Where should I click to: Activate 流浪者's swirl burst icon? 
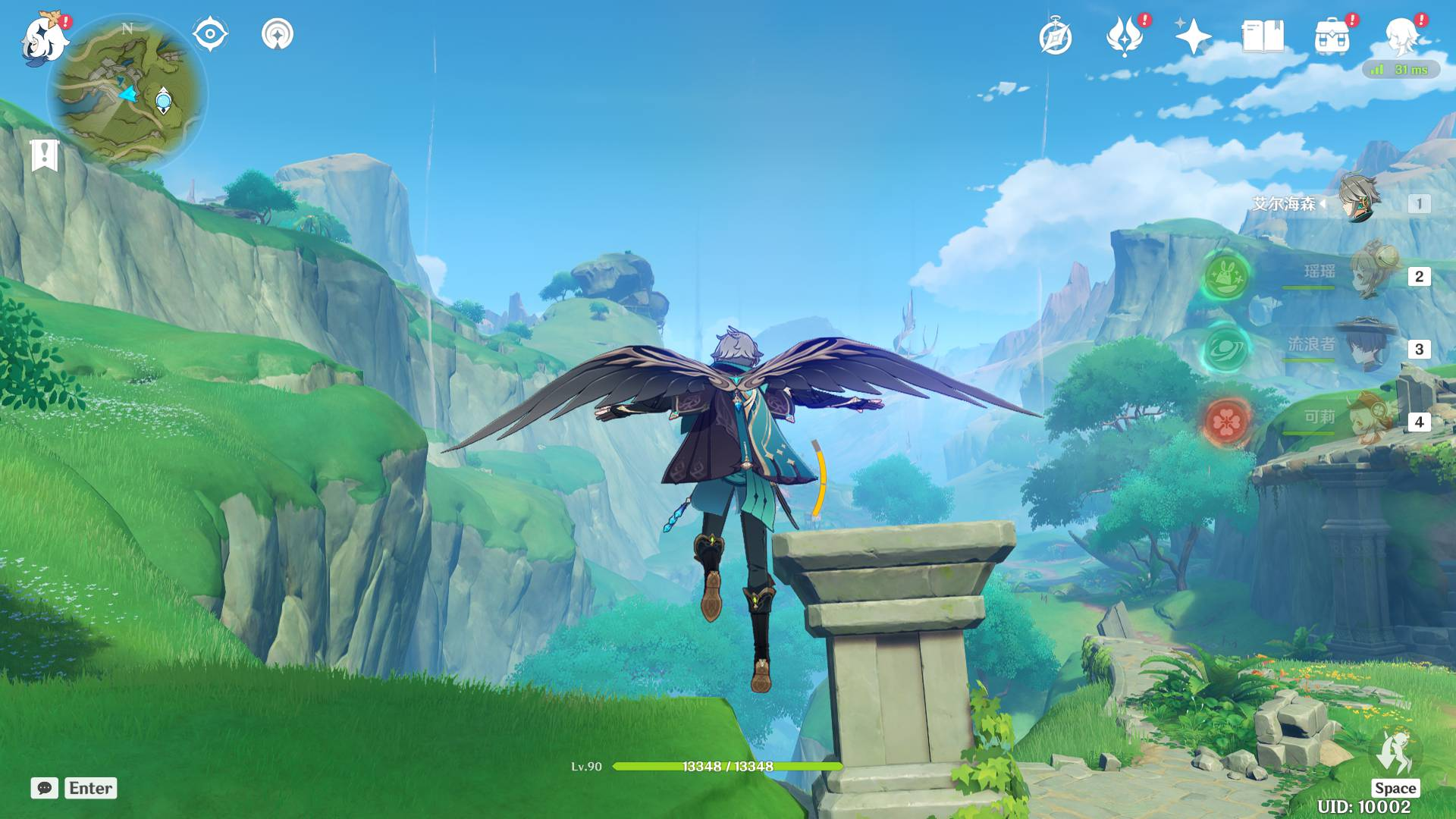[x=1225, y=348]
